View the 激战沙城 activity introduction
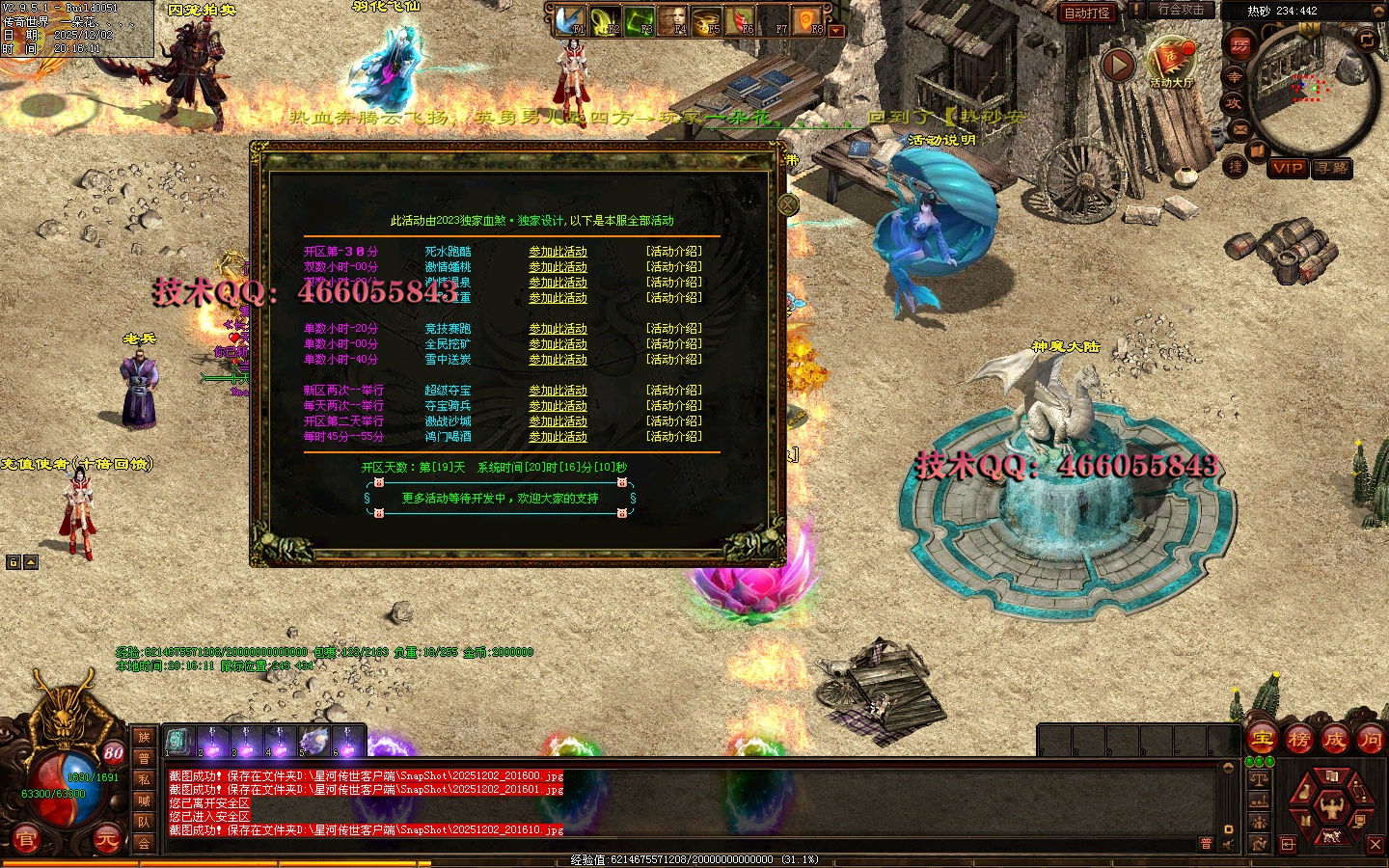Viewport: 1389px width, 868px height. coord(674,421)
